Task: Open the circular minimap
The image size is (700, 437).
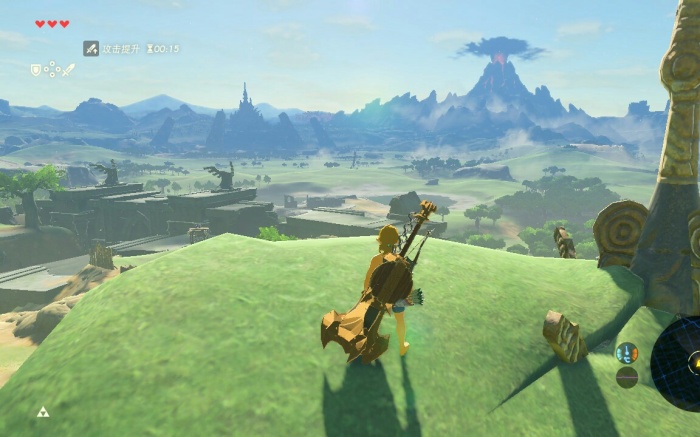Action: tap(679, 360)
